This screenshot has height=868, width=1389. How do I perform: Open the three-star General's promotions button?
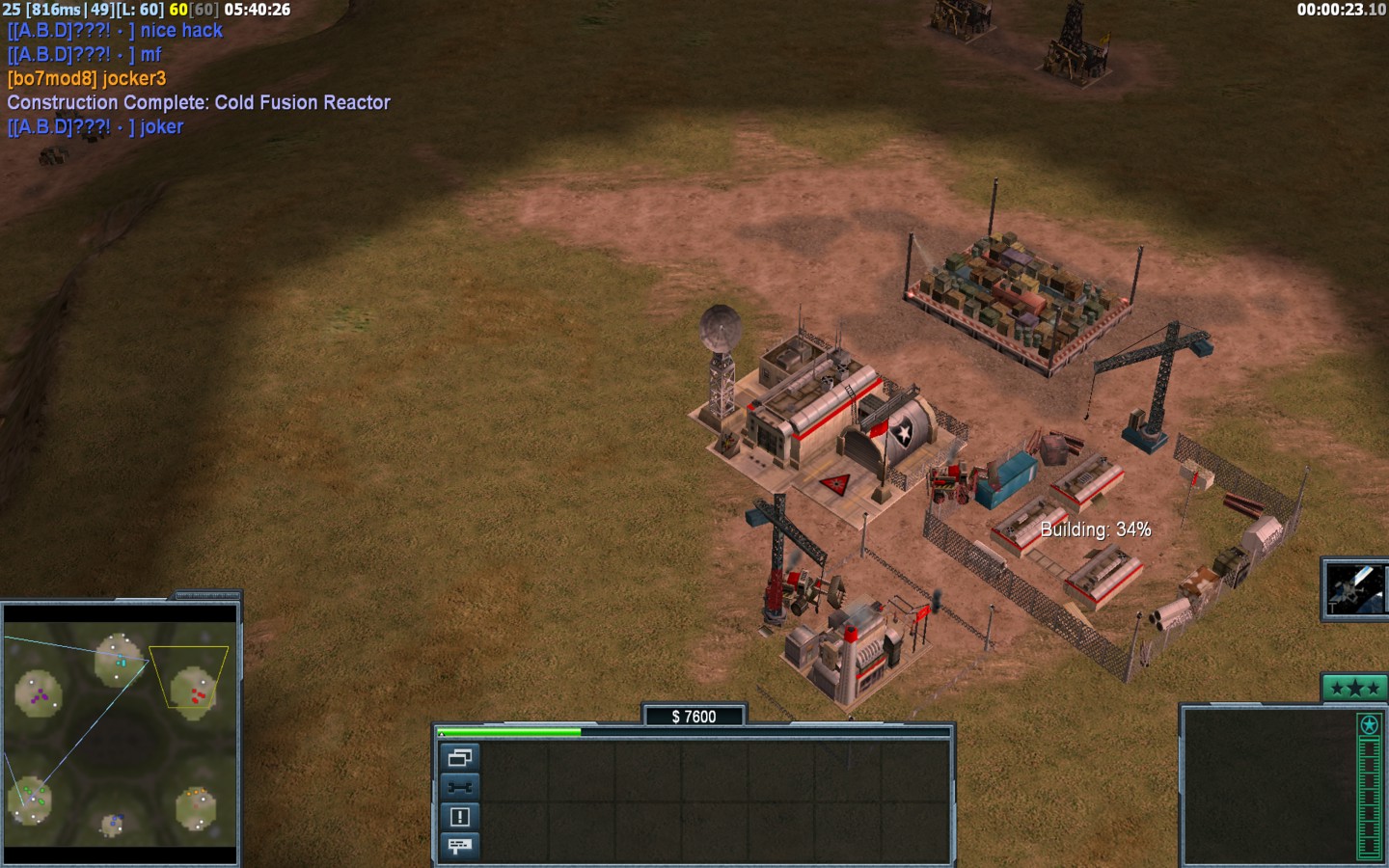click(1353, 689)
